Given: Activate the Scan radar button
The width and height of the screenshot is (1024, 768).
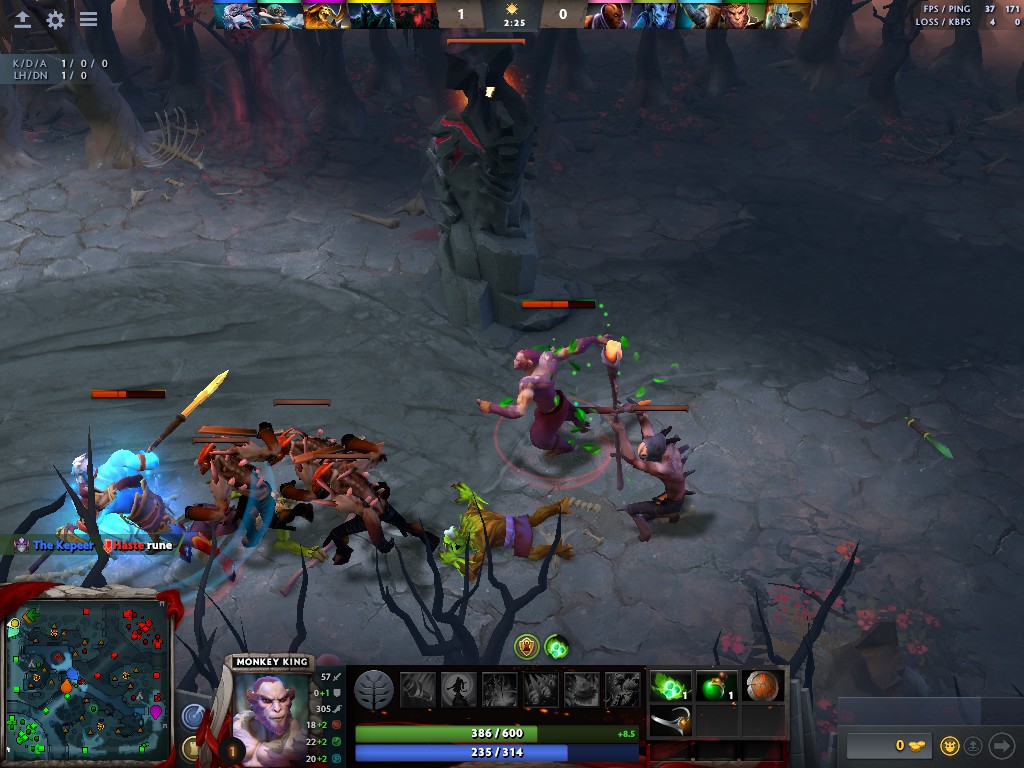Looking at the screenshot, I should [x=194, y=716].
